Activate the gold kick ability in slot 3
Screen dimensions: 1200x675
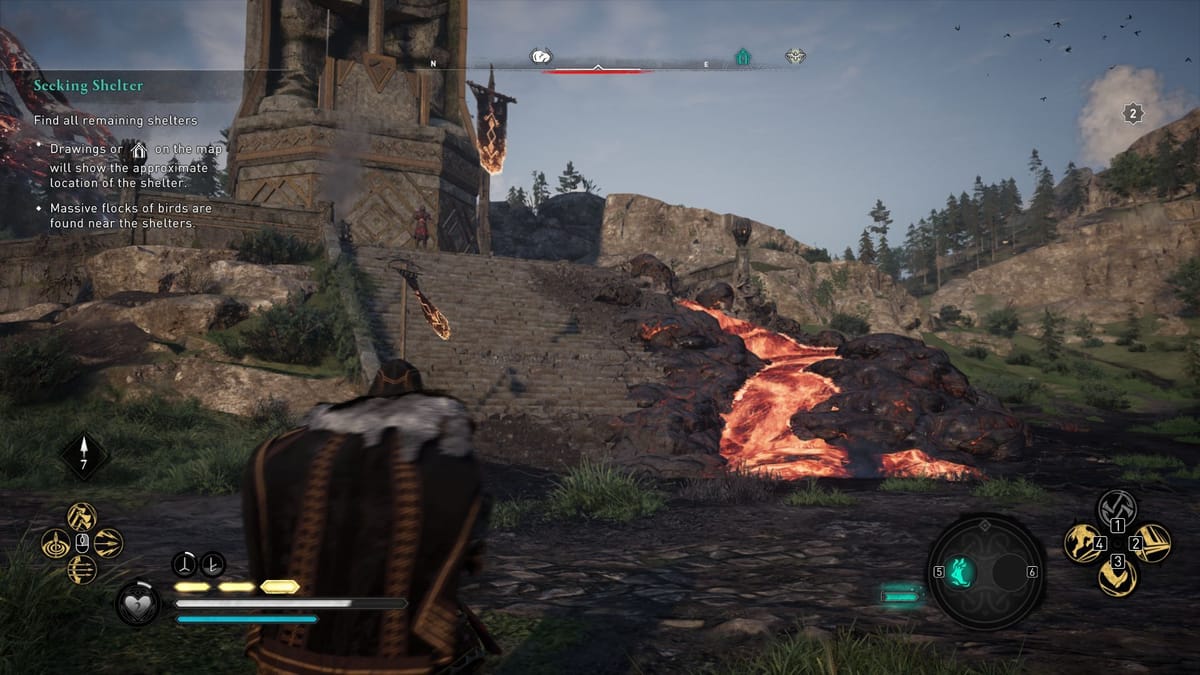point(1117,578)
